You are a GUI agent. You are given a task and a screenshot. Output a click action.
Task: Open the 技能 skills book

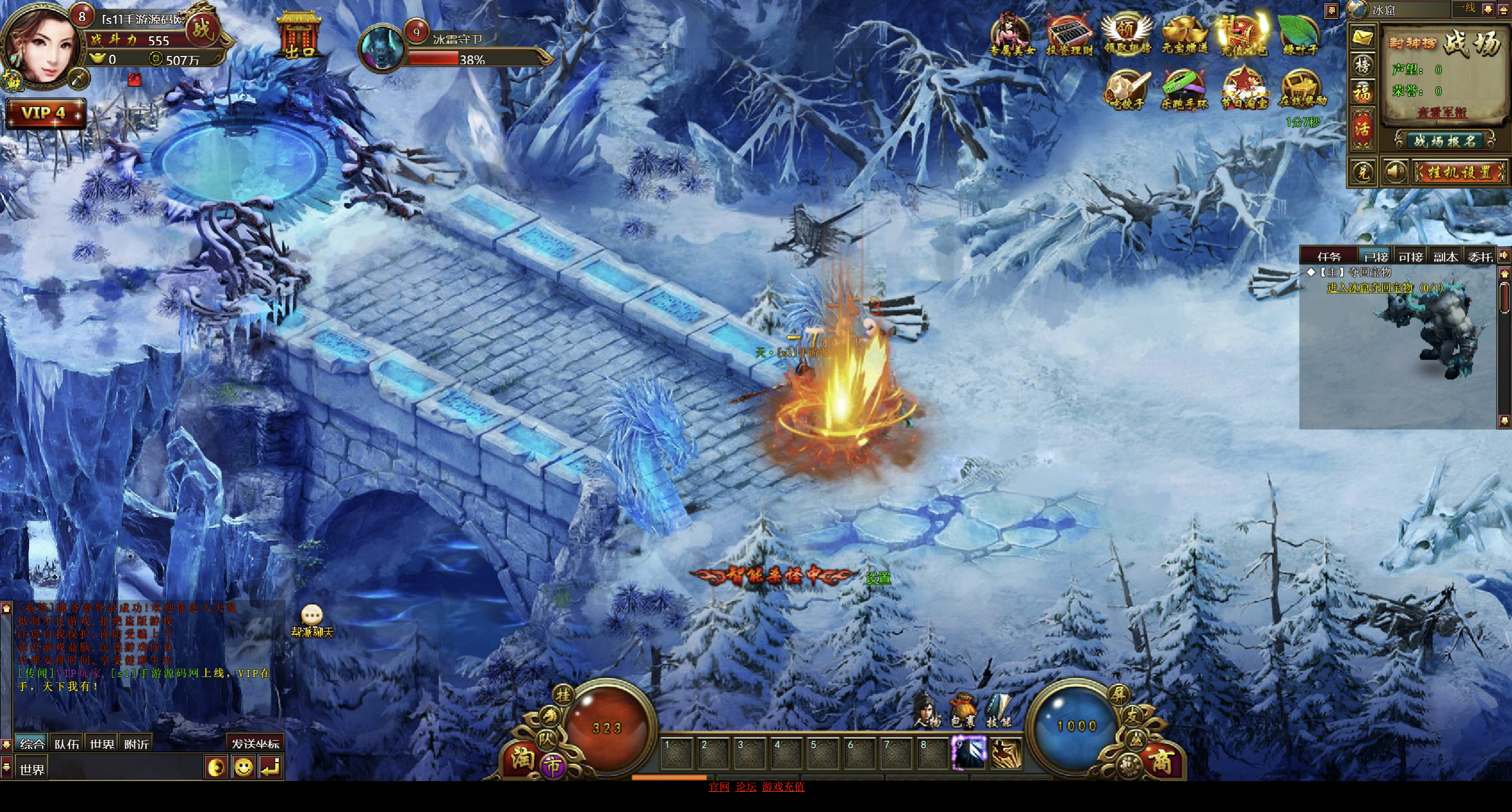[x=998, y=712]
